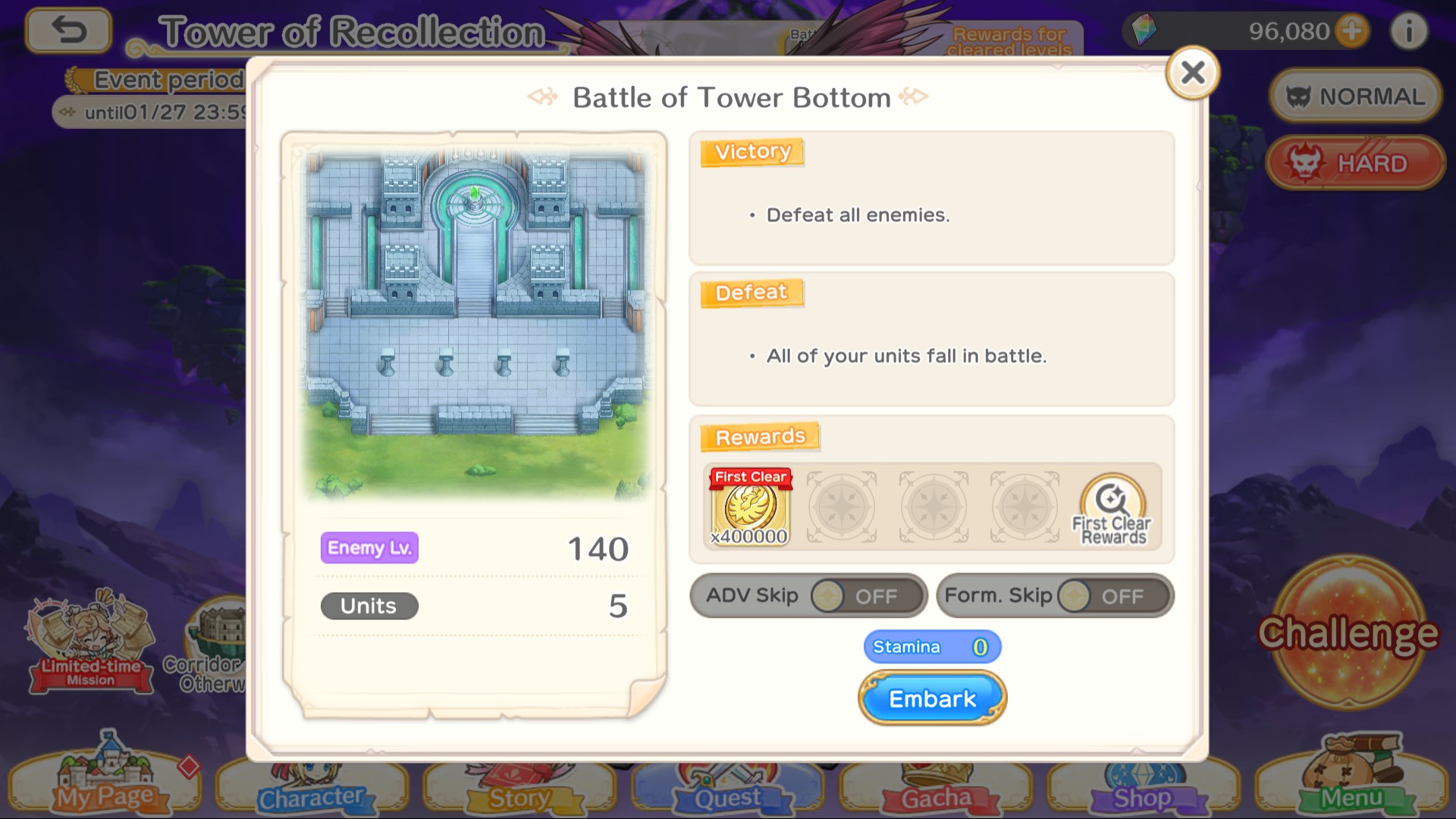Start the battle with the Embark button
This screenshot has width=1456, height=819.
932,698
